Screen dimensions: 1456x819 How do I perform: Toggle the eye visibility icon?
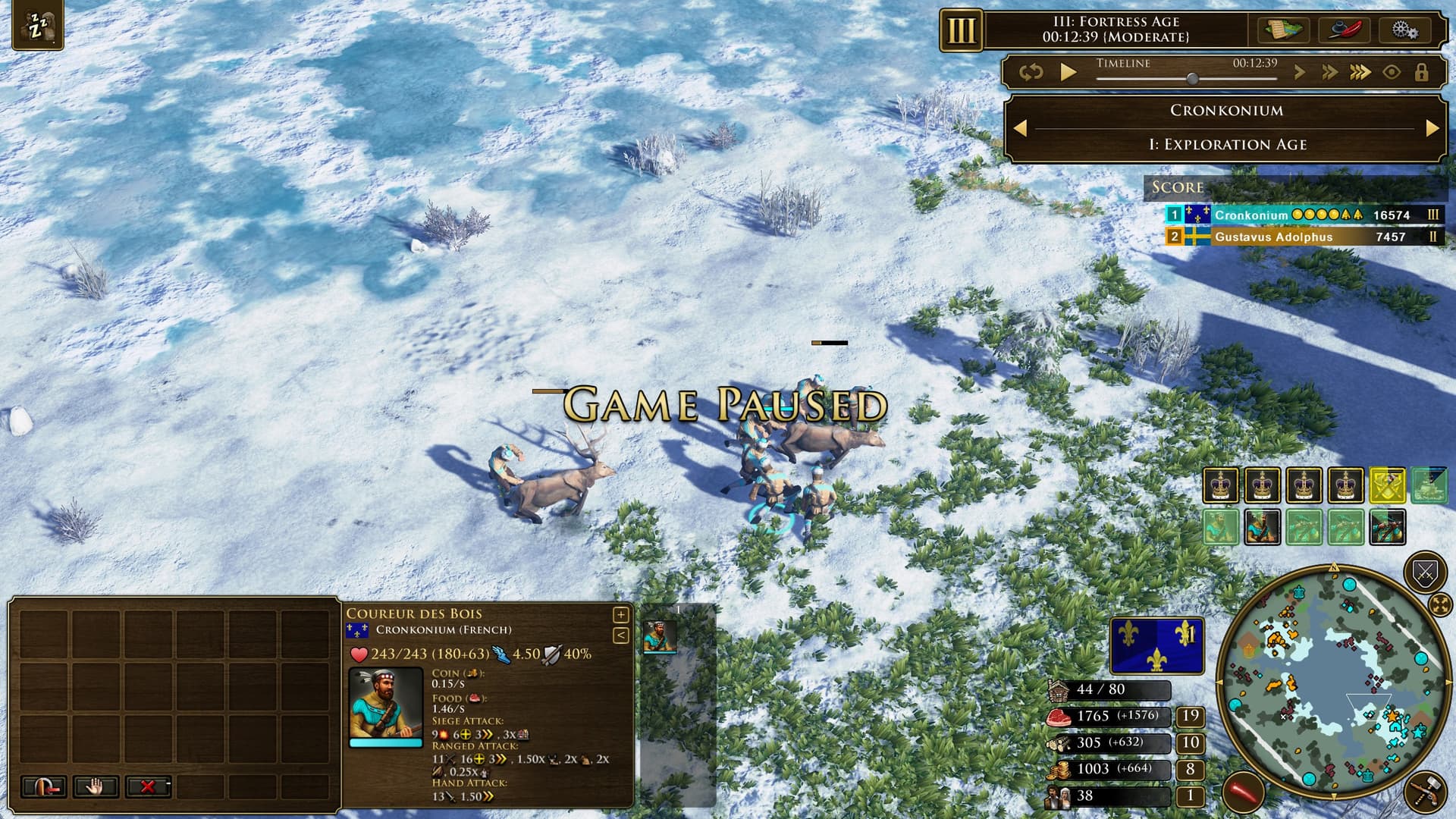[x=1392, y=73]
